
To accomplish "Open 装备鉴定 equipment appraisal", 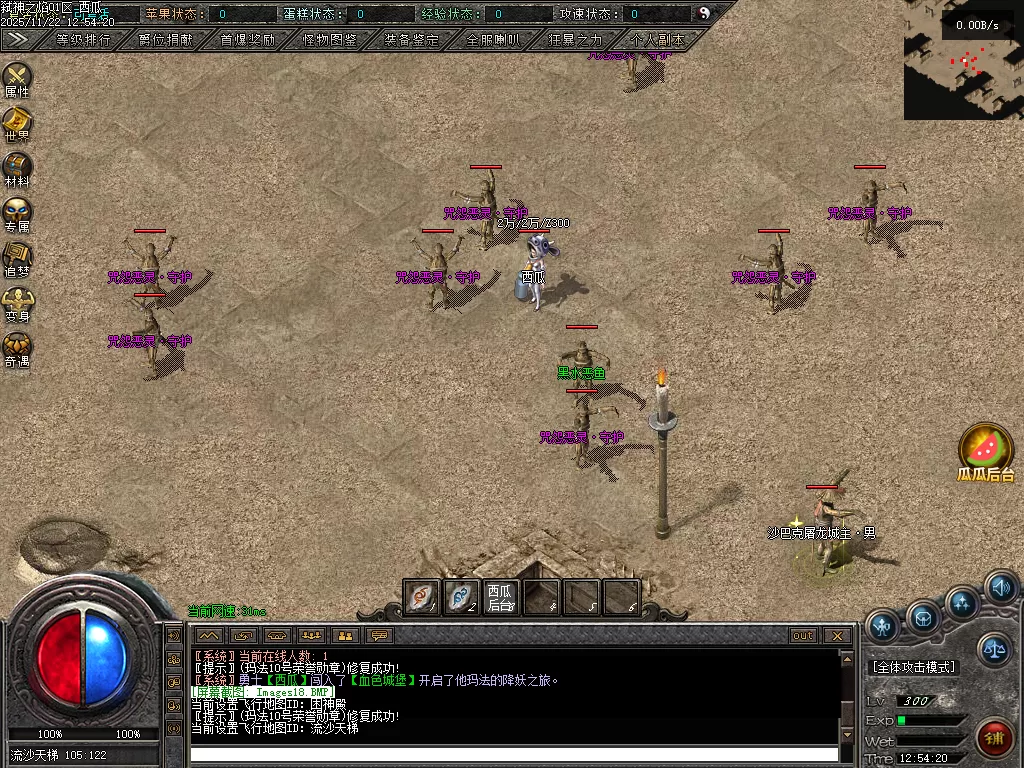I will 411,40.
